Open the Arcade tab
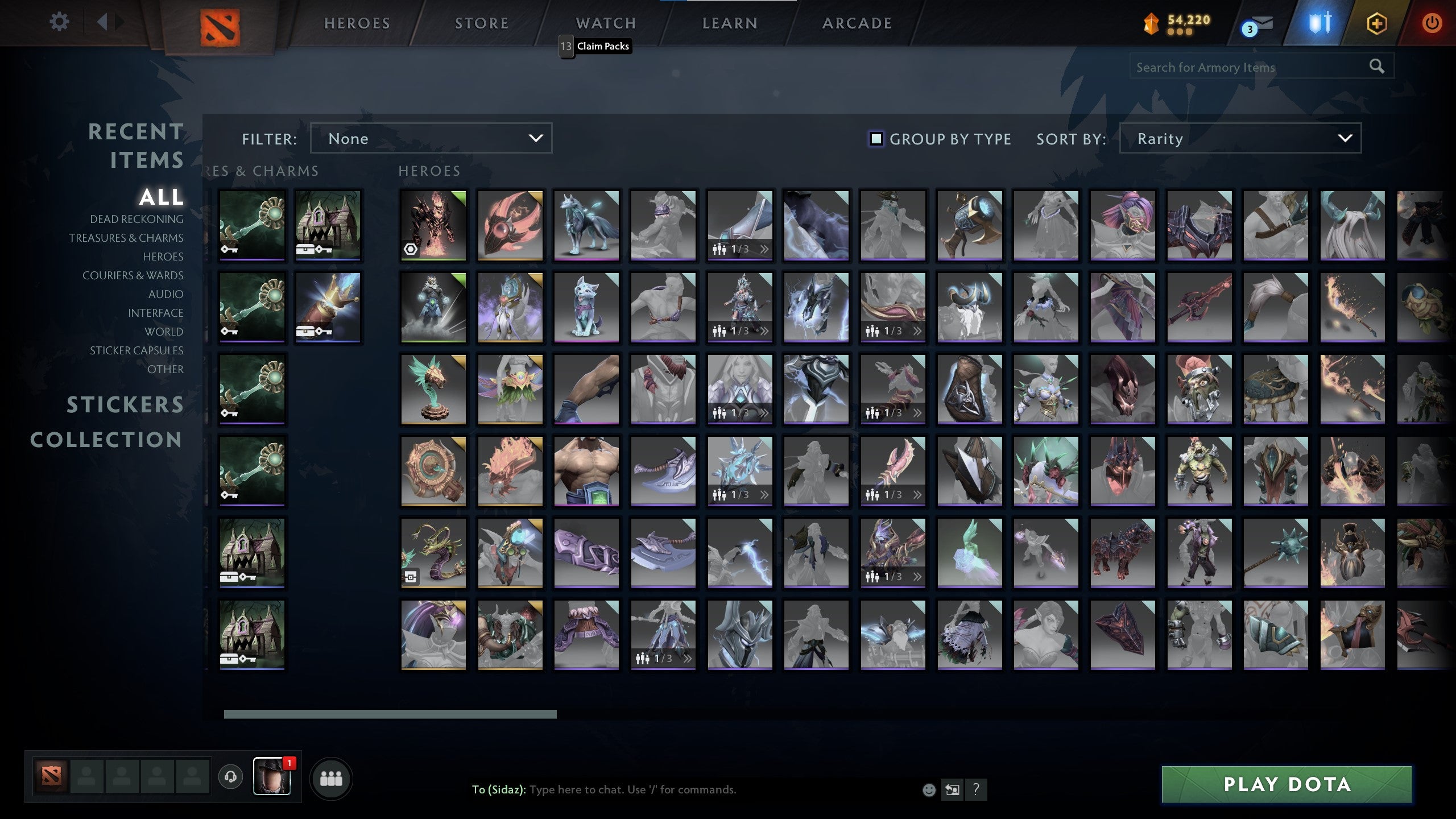1456x819 pixels. [857, 23]
